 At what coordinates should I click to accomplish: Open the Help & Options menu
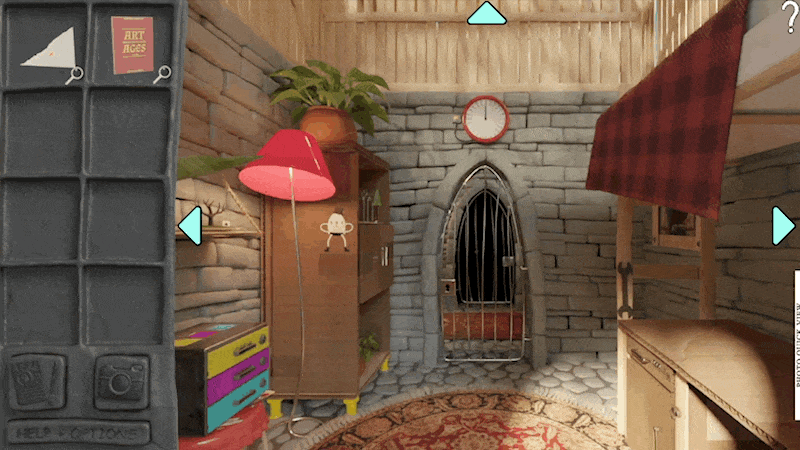(x=79, y=433)
